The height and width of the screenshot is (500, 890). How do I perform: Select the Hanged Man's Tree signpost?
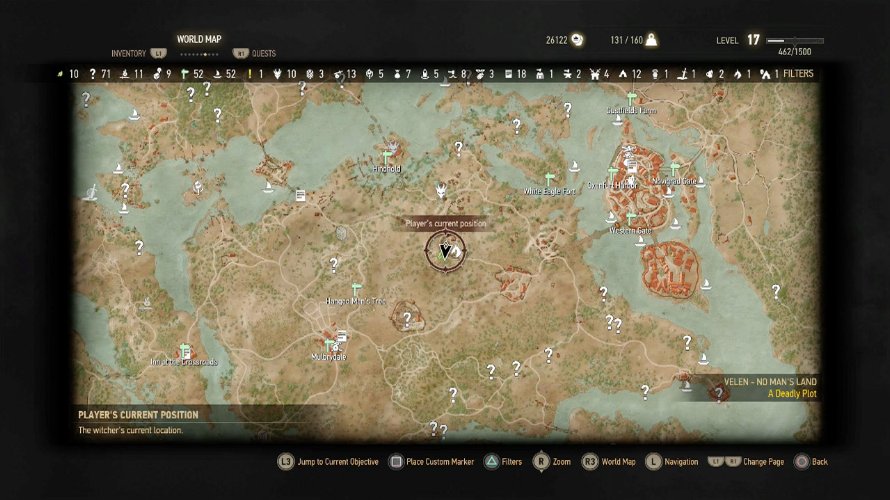pyautogui.click(x=356, y=289)
